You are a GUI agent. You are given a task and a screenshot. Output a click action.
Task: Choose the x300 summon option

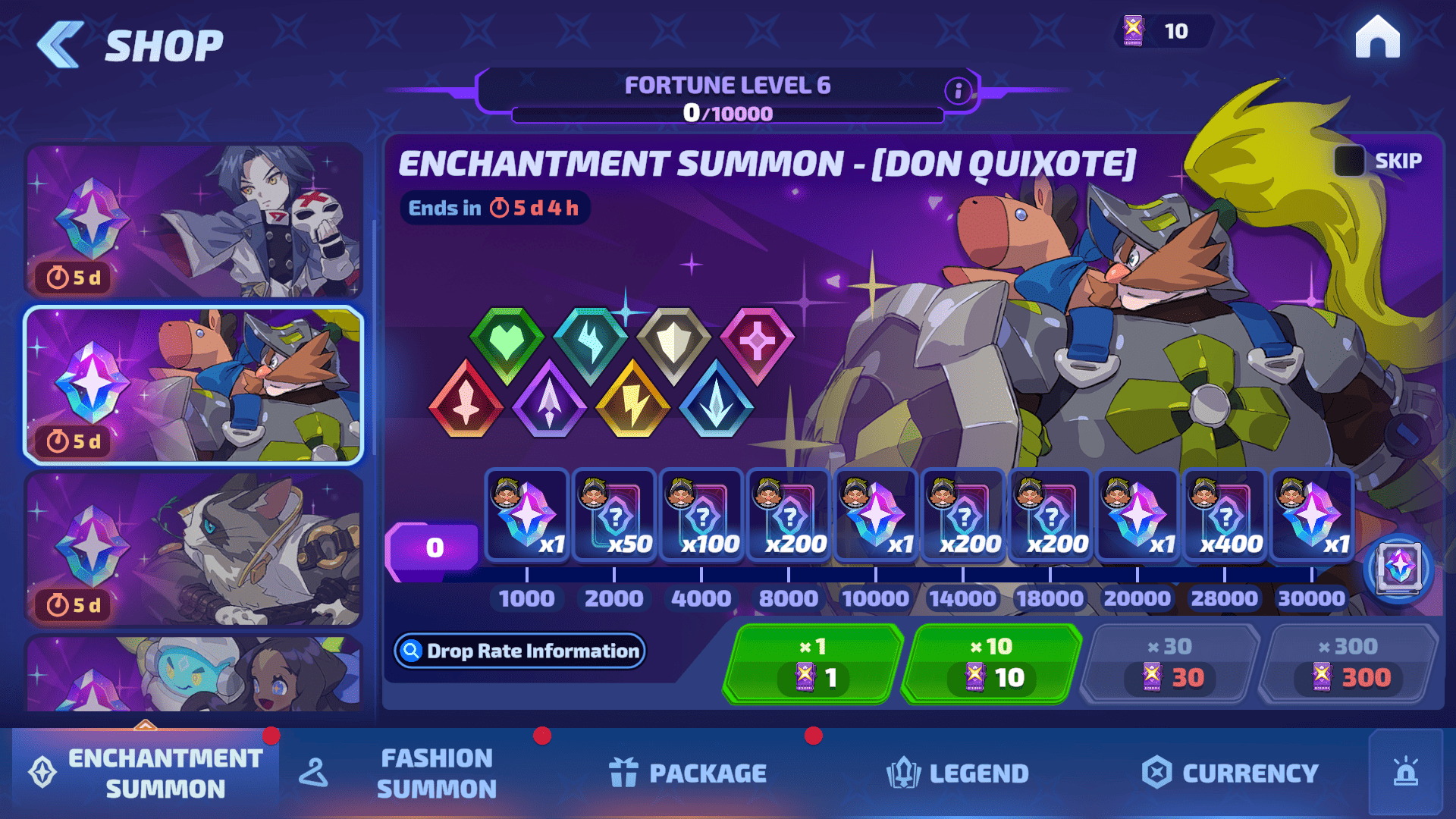coord(1348,664)
